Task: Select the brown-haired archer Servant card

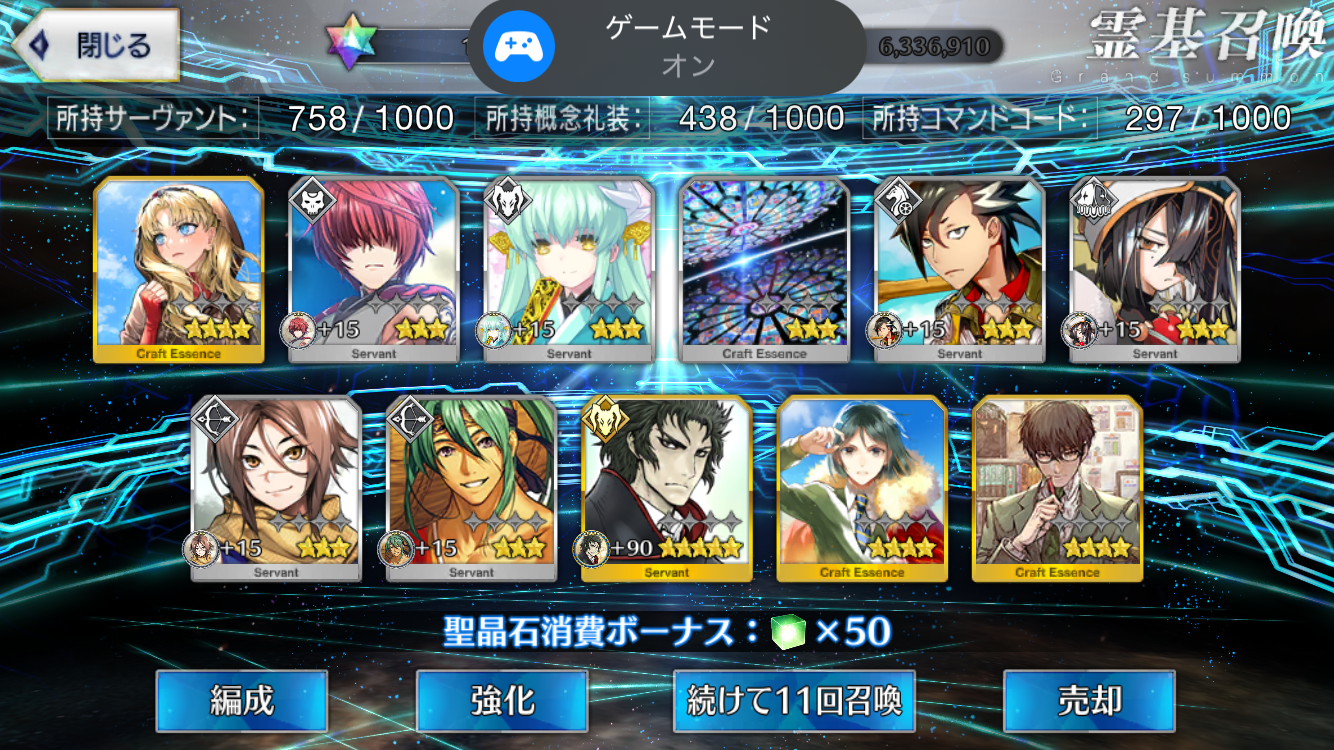Action: (x=276, y=487)
